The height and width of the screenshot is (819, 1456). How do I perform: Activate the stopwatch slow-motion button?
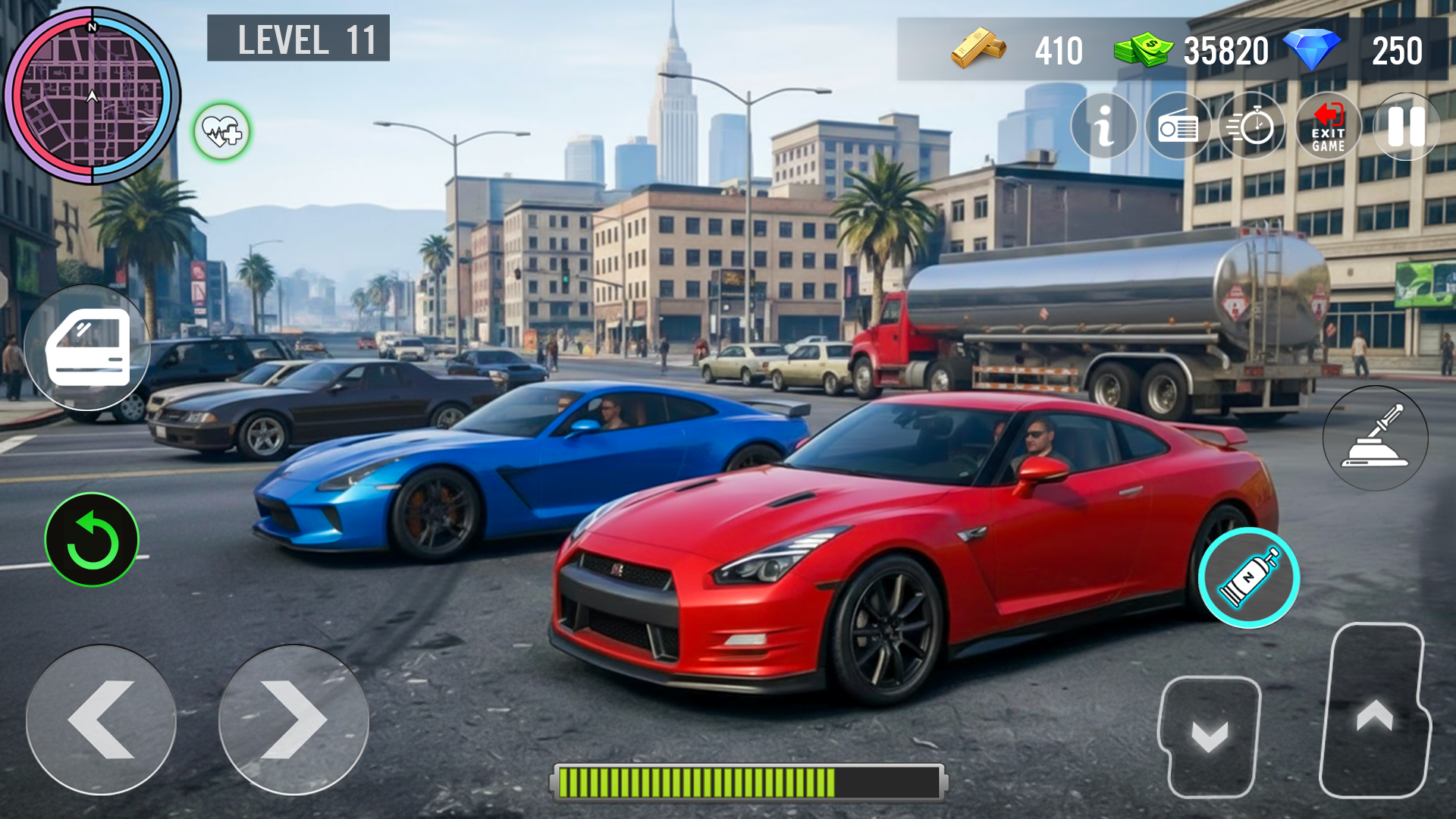click(1252, 127)
